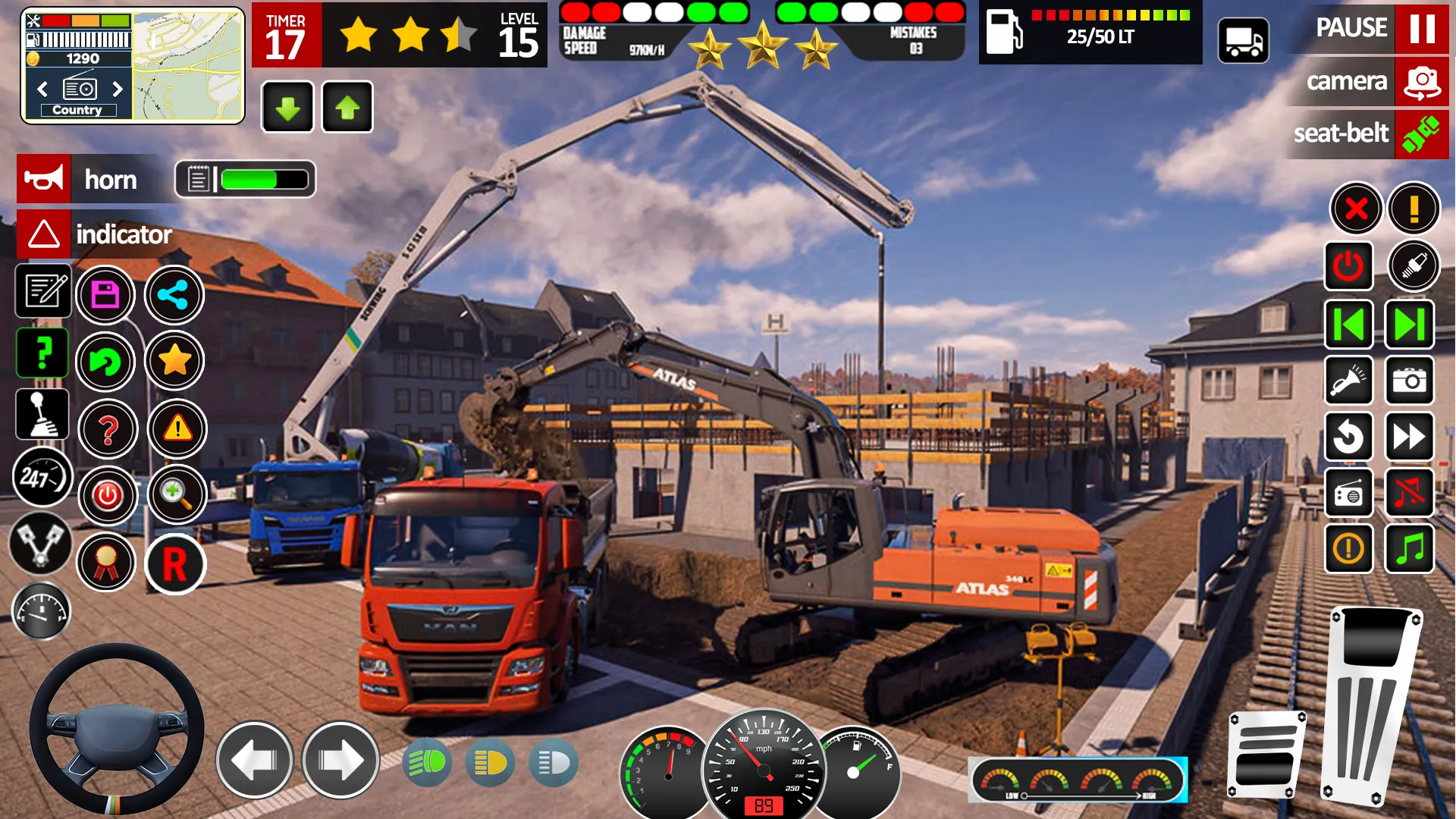Image resolution: width=1456 pixels, height=819 pixels.
Task: Open achievements with the medal icon
Action: (x=107, y=564)
